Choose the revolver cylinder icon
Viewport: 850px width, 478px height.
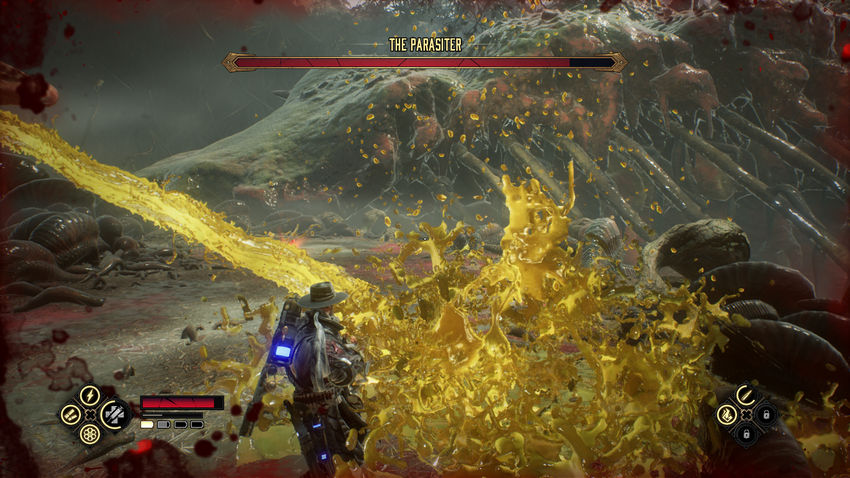click(90, 434)
